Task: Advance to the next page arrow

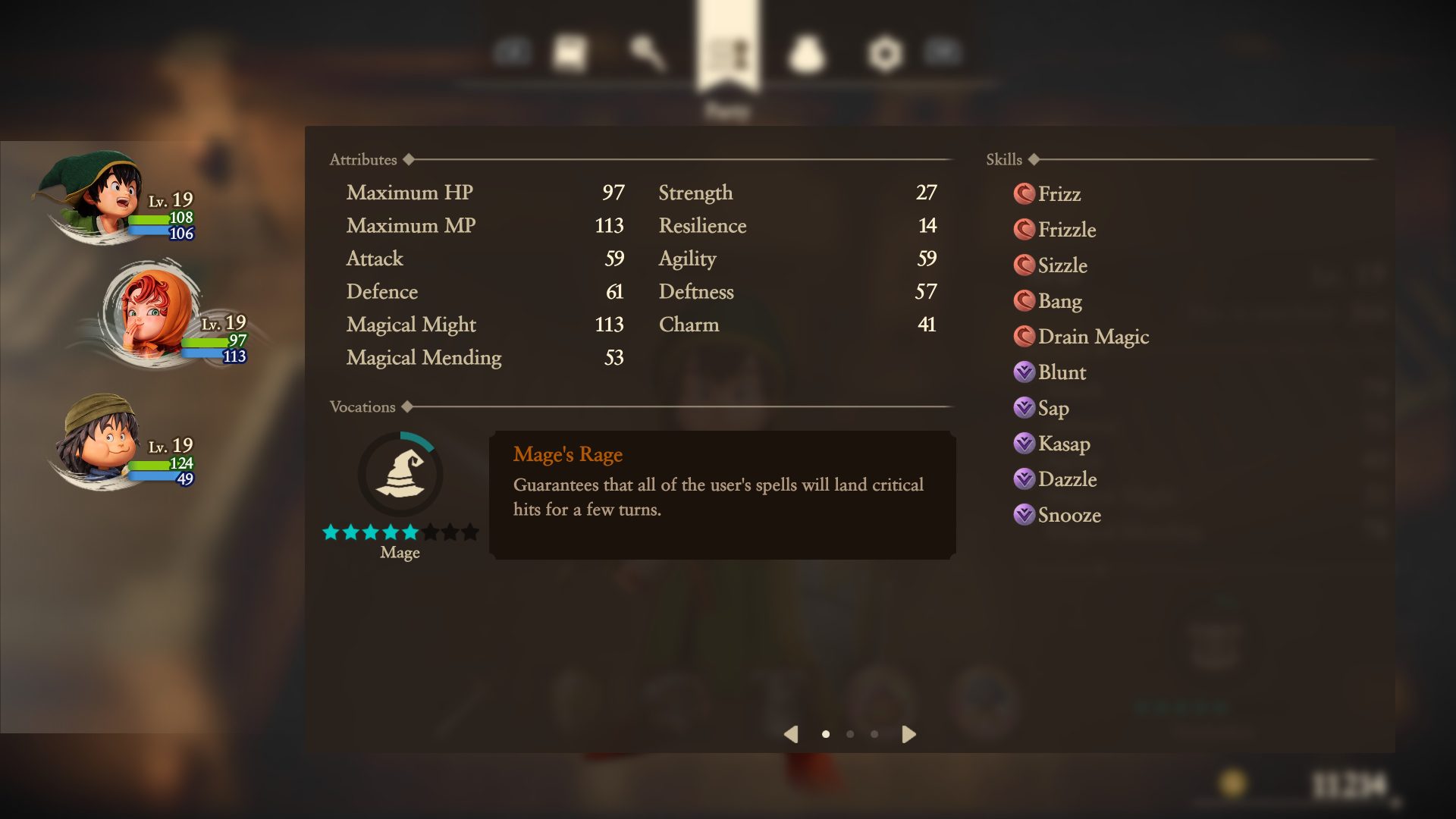Action: [x=908, y=734]
